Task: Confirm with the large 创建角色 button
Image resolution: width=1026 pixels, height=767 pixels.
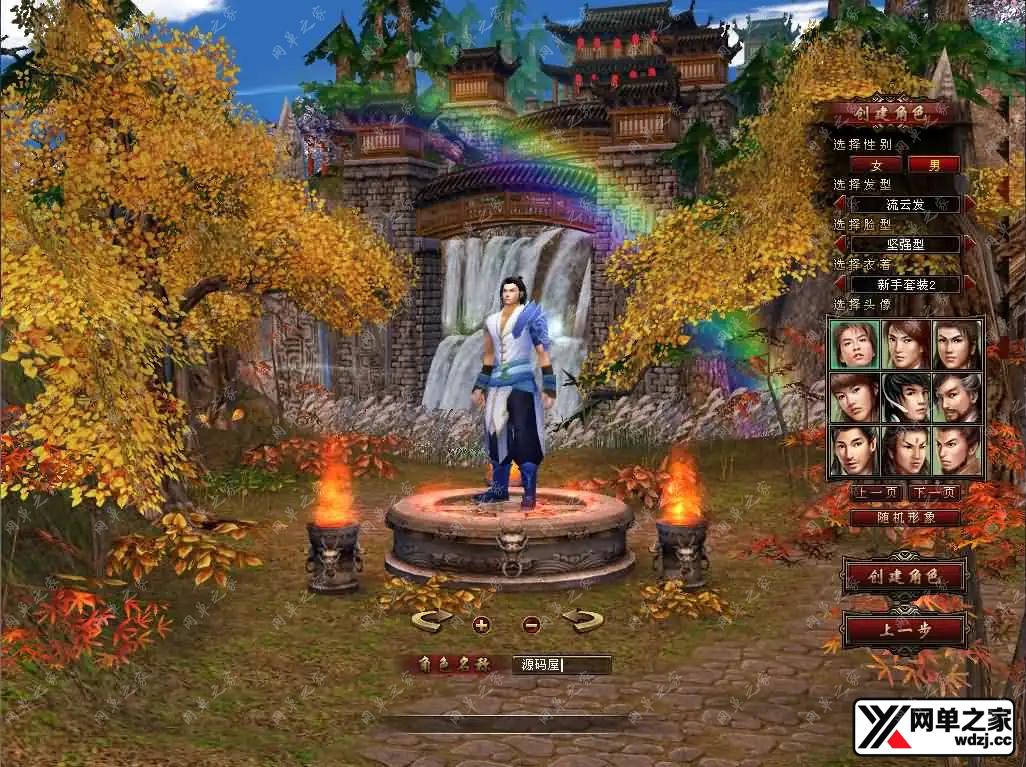Action: pyautogui.click(x=905, y=576)
